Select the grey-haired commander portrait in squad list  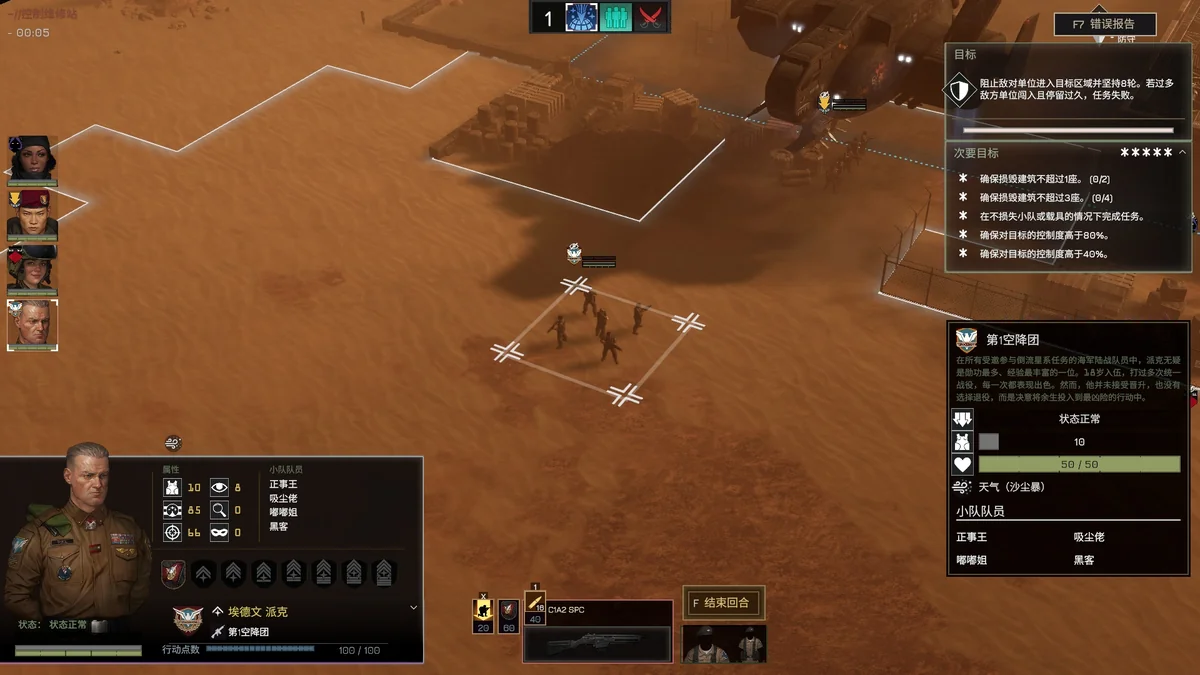tap(32, 324)
